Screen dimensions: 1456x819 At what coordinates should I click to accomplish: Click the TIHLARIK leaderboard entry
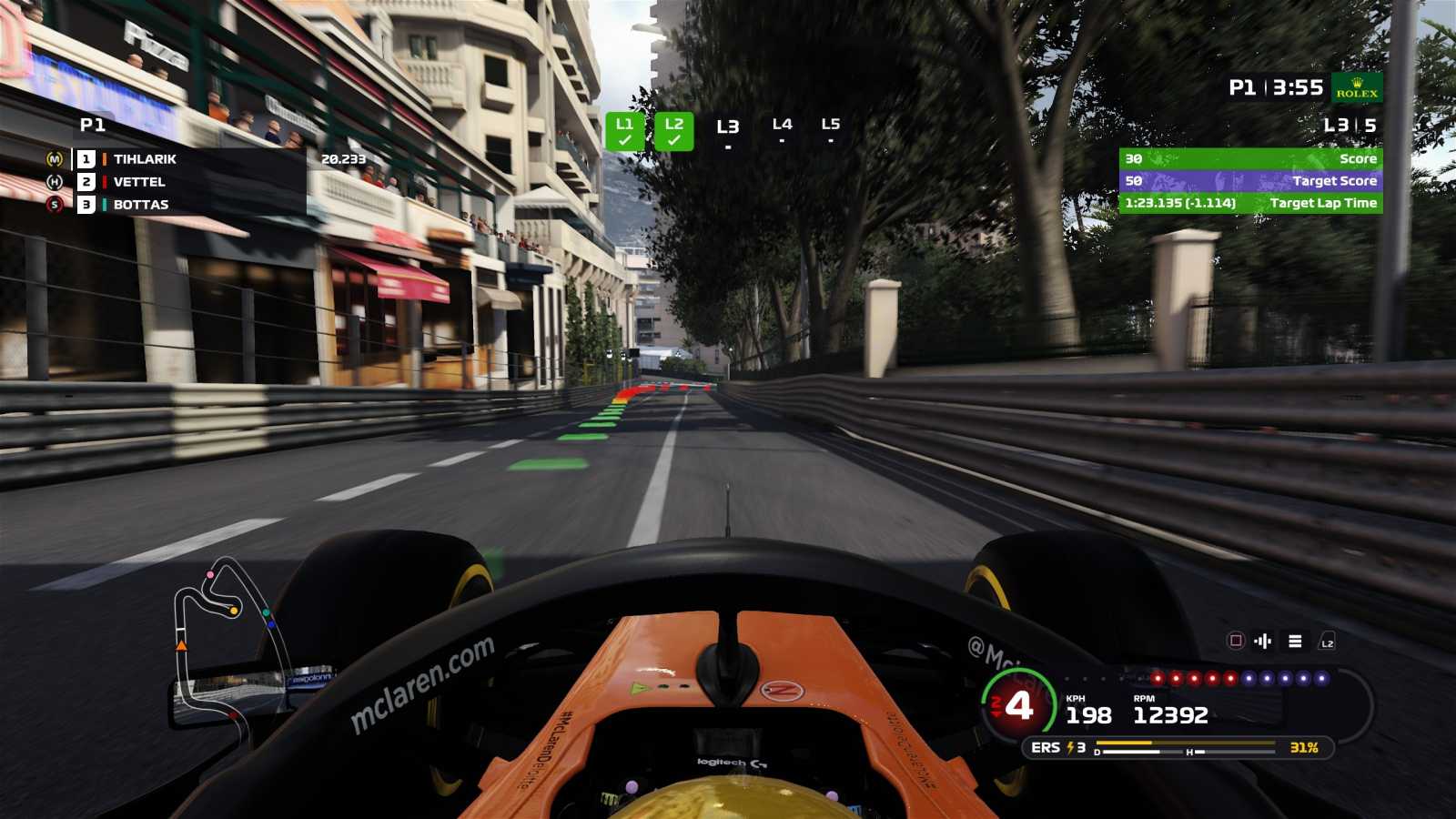coord(146,159)
